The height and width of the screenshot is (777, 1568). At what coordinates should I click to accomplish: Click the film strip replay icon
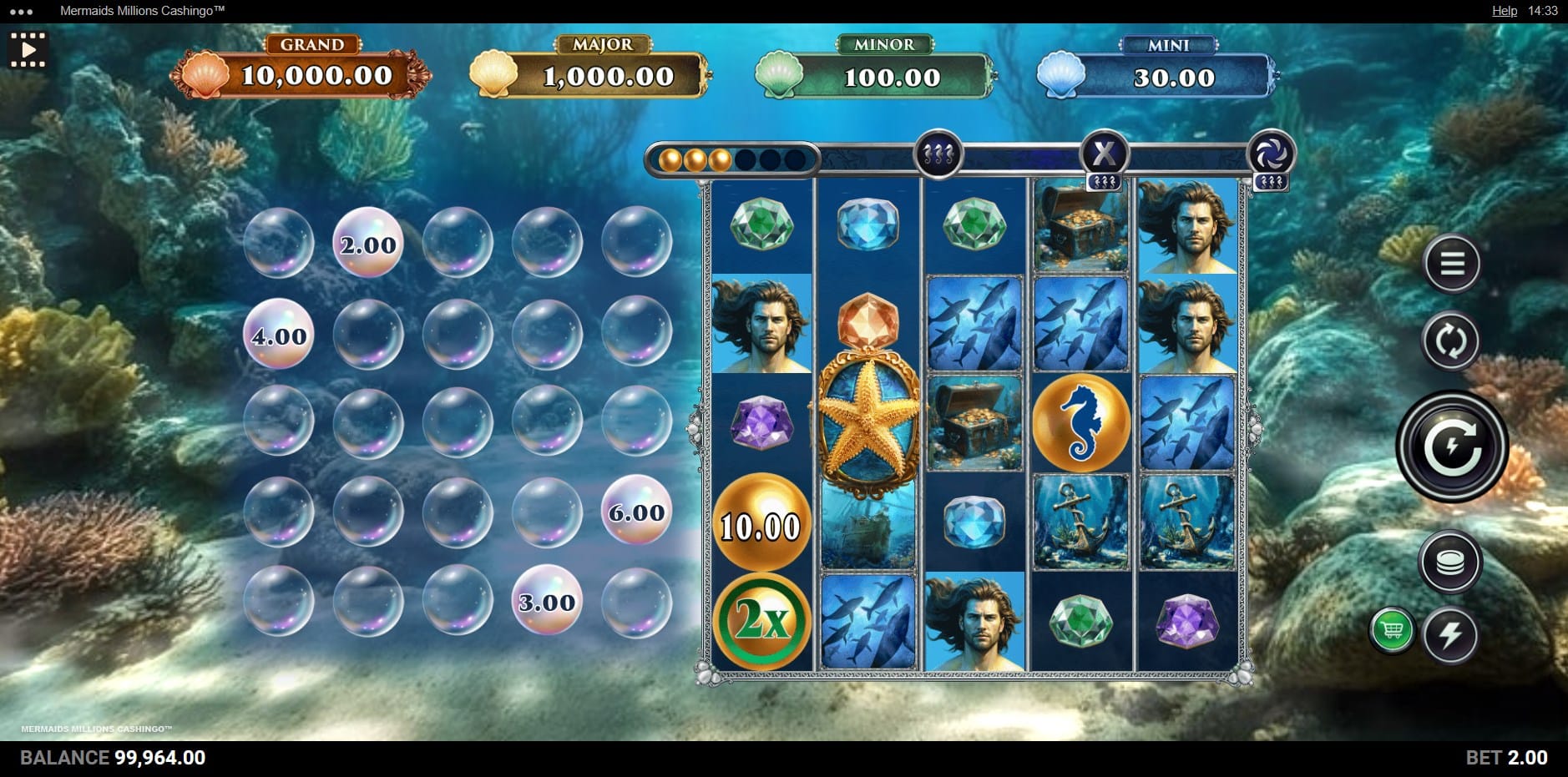28,49
